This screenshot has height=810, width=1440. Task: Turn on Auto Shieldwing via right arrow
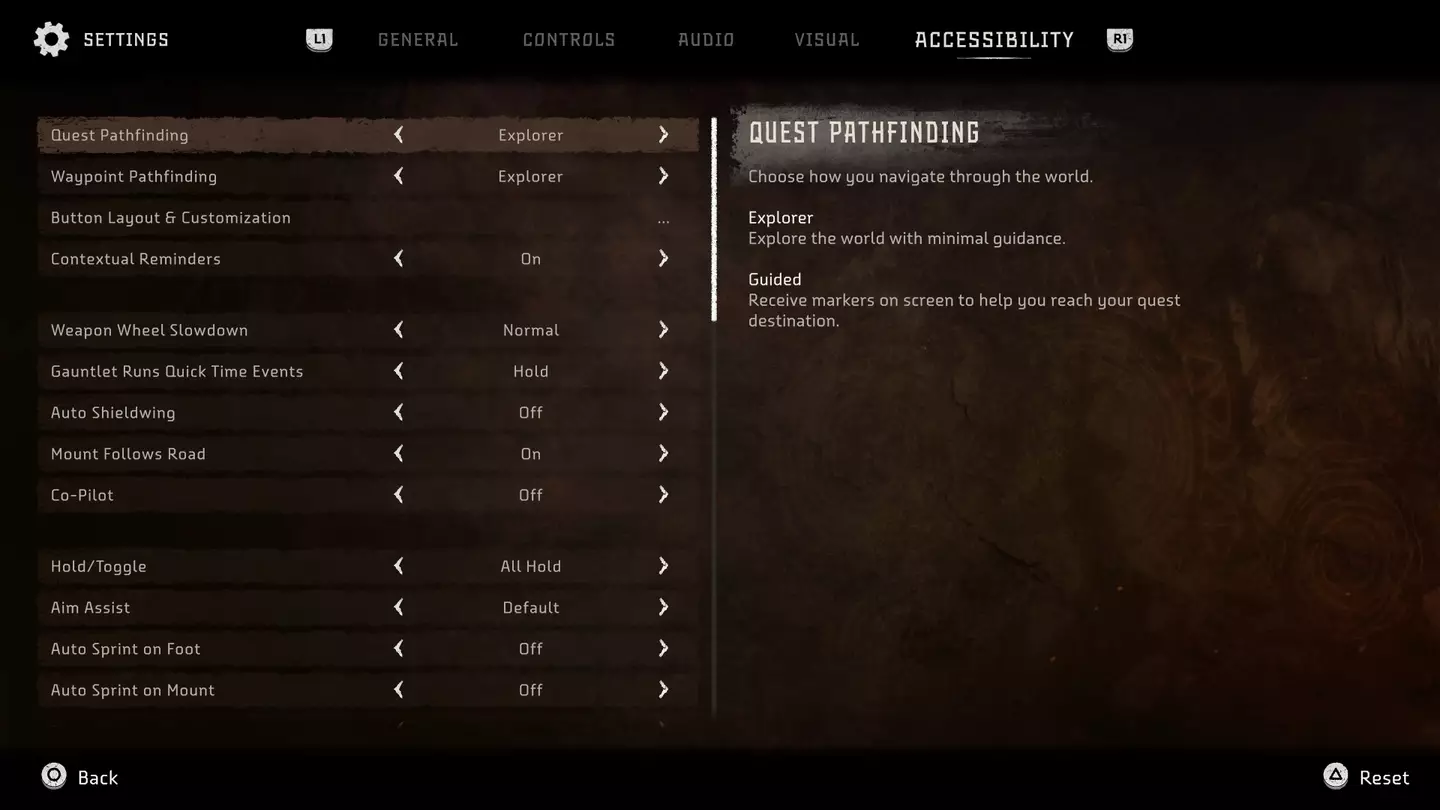coord(663,412)
